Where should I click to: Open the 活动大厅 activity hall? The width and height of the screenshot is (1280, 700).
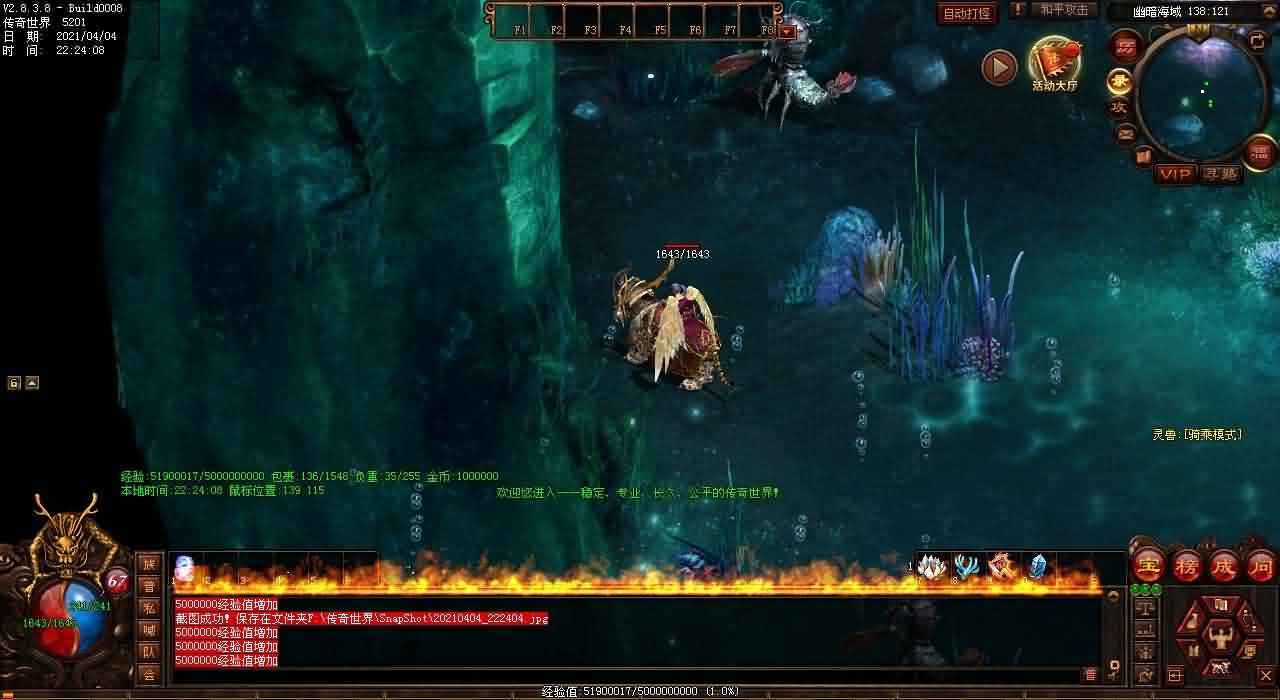[1054, 63]
